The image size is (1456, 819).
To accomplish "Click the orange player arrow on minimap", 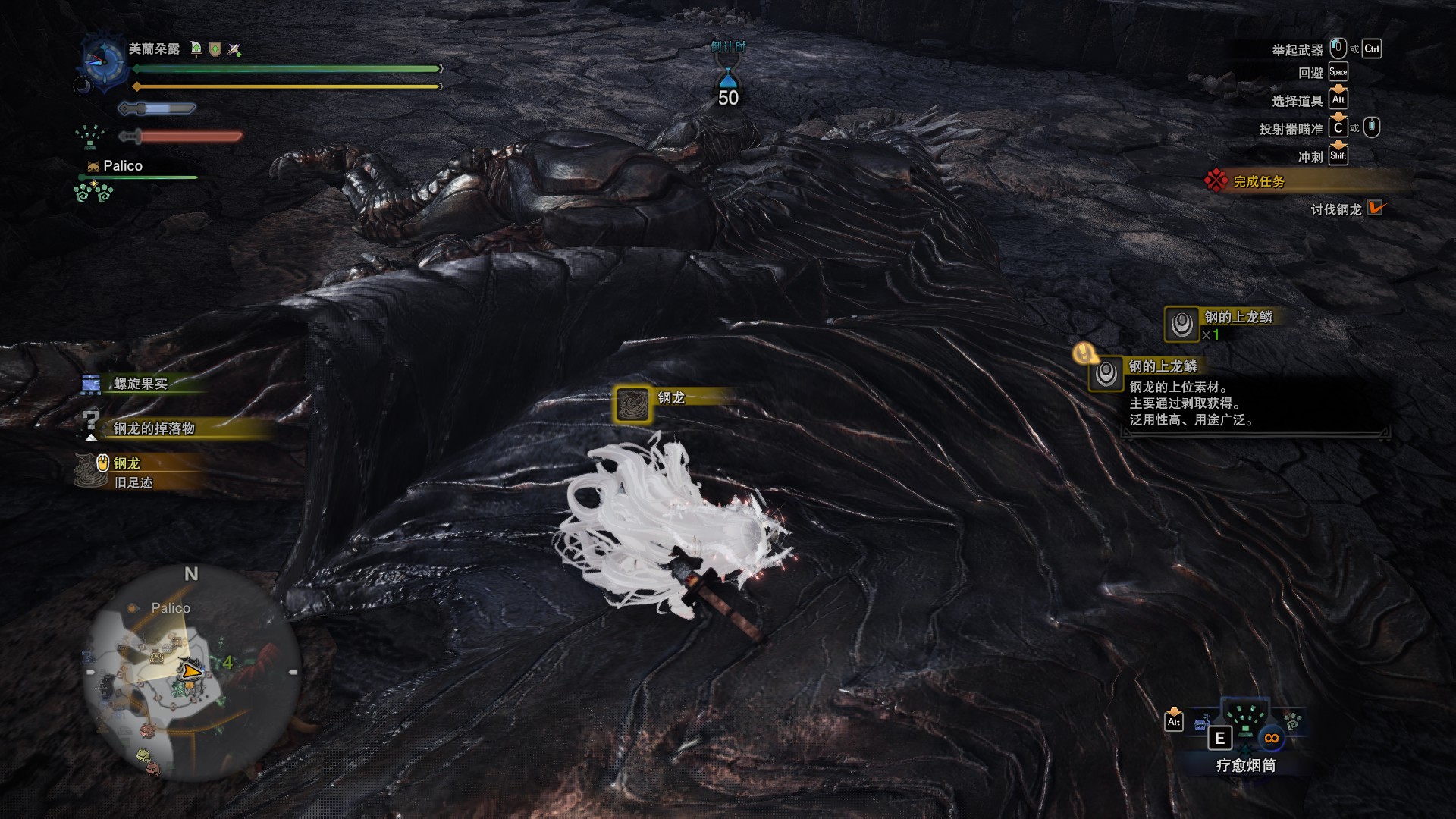I will click(x=192, y=670).
